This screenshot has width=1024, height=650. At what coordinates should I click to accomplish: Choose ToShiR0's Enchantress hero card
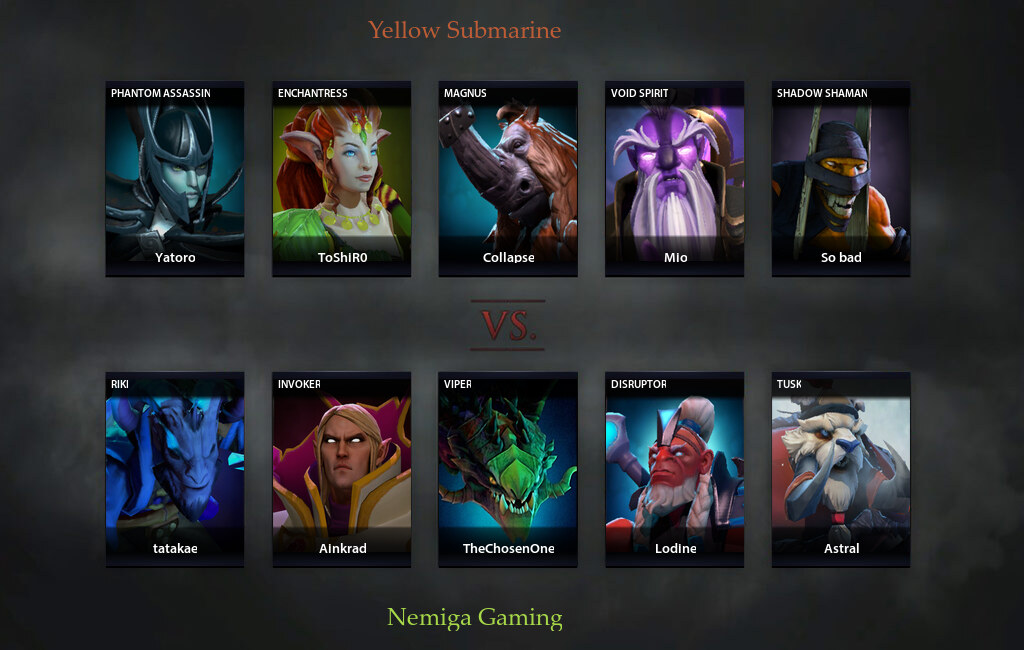click(x=342, y=178)
